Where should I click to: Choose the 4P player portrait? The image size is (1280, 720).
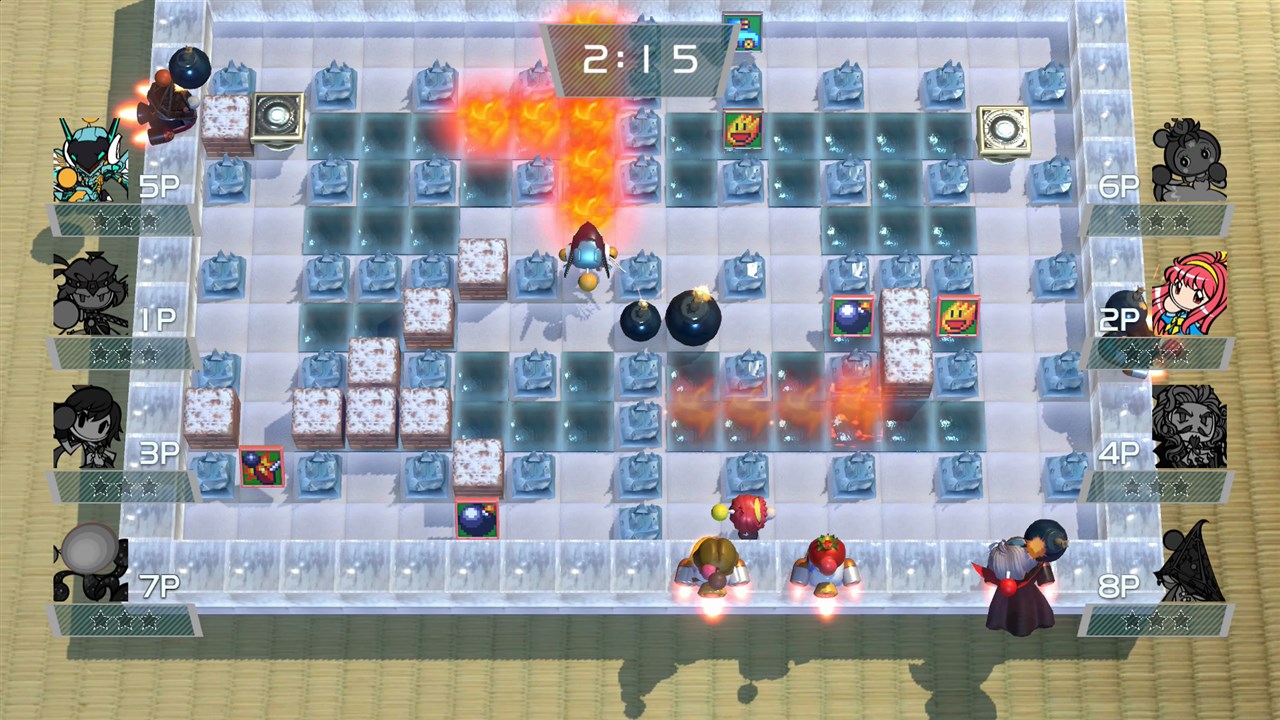click(x=1189, y=427)
